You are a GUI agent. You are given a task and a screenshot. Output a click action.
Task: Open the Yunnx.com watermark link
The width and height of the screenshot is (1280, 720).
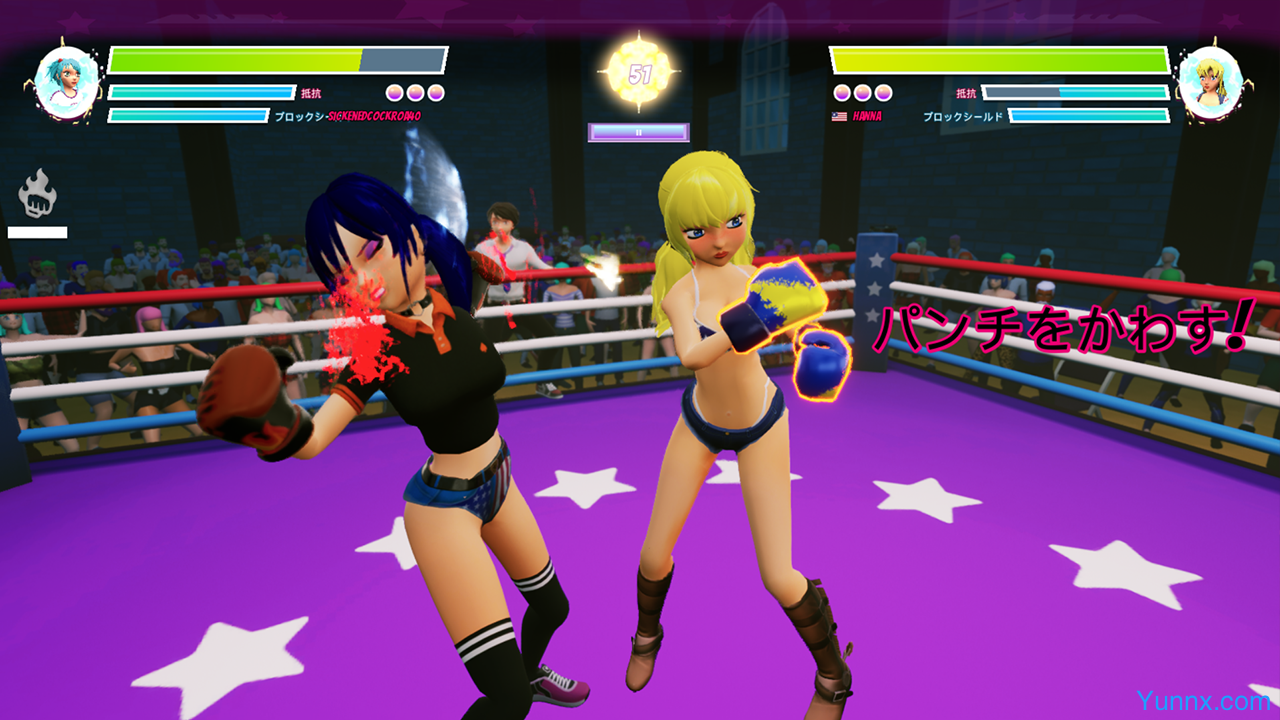coord(1203,701)
